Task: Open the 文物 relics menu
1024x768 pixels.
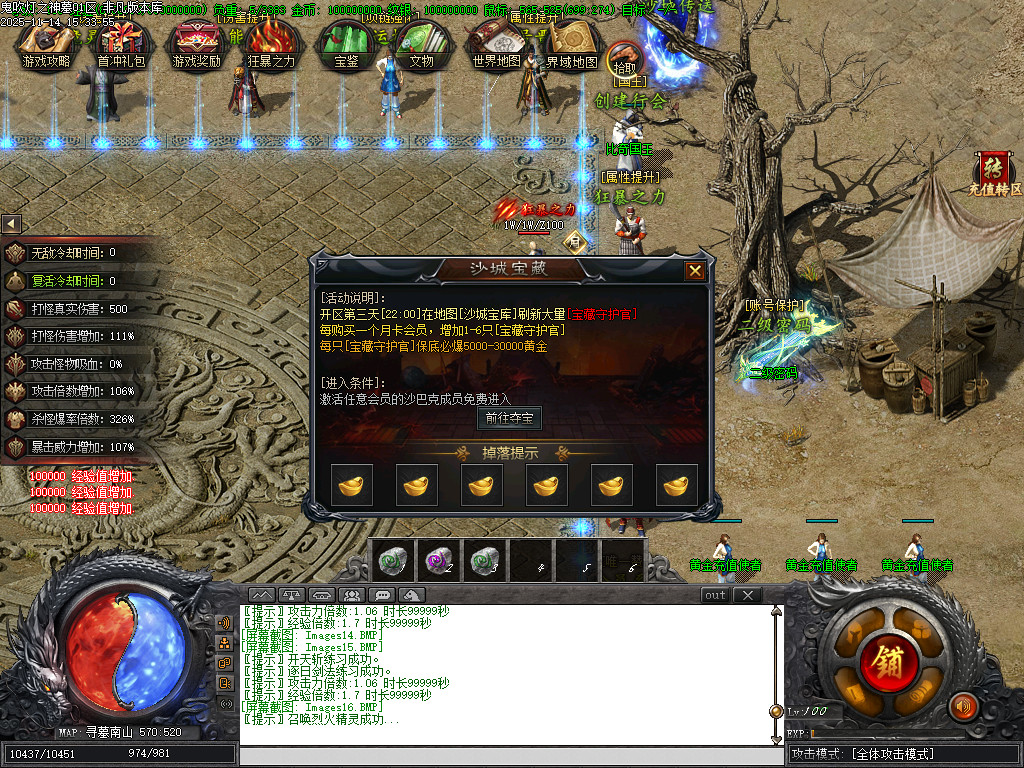Action: click(421, 44)
